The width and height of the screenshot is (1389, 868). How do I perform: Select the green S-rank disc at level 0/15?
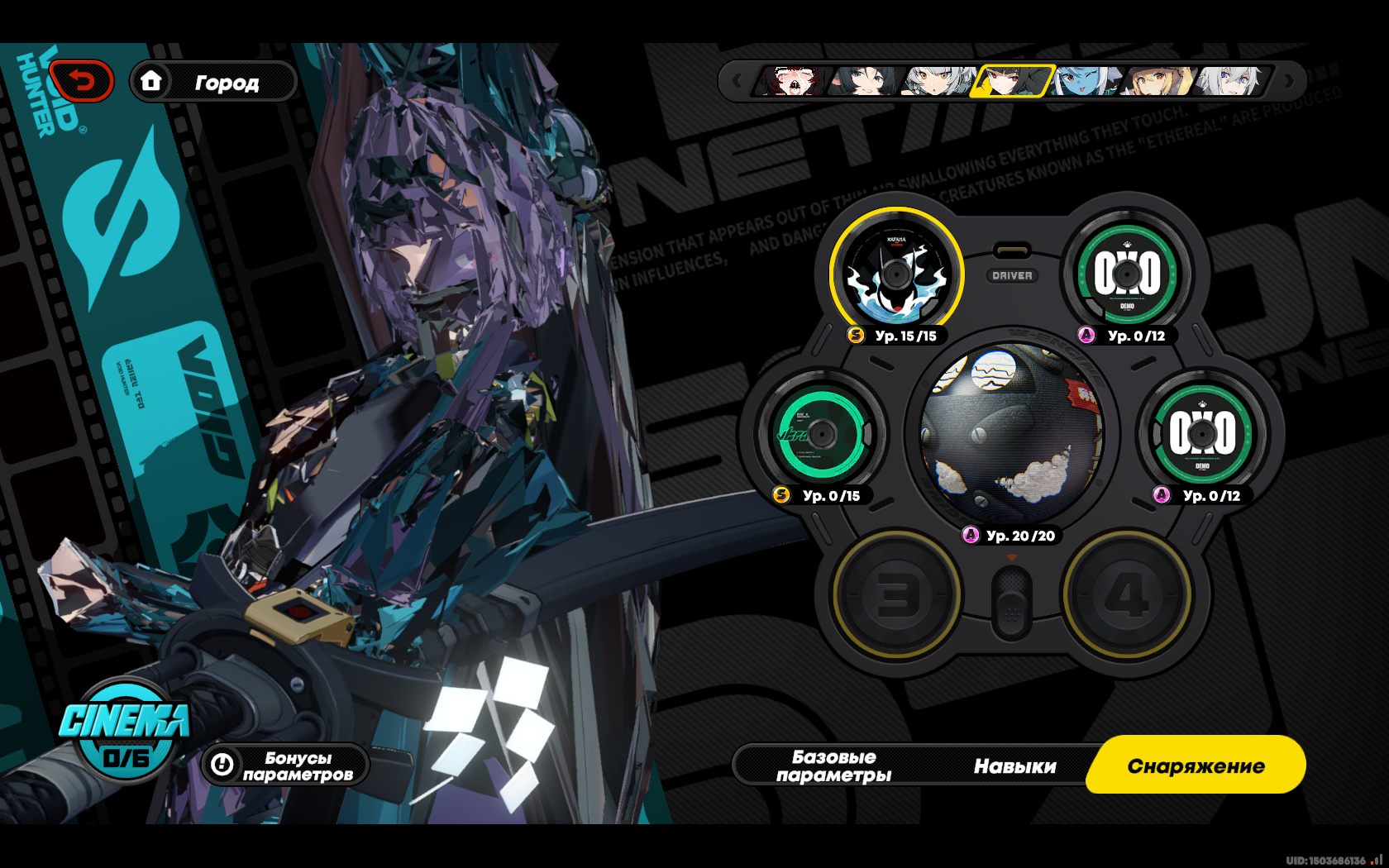coord(821,433)
